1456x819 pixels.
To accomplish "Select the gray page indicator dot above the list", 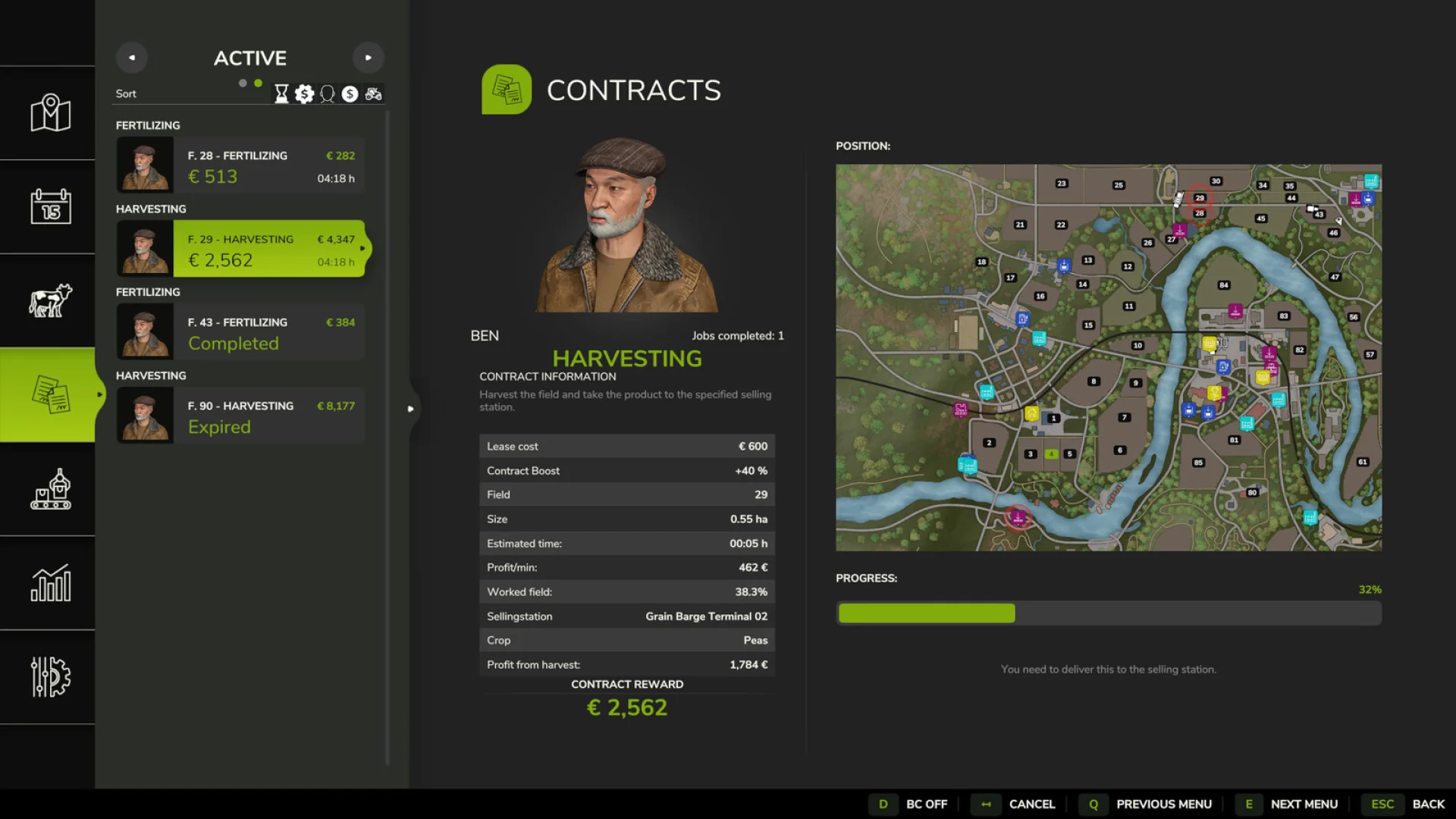I will (241, 83).
